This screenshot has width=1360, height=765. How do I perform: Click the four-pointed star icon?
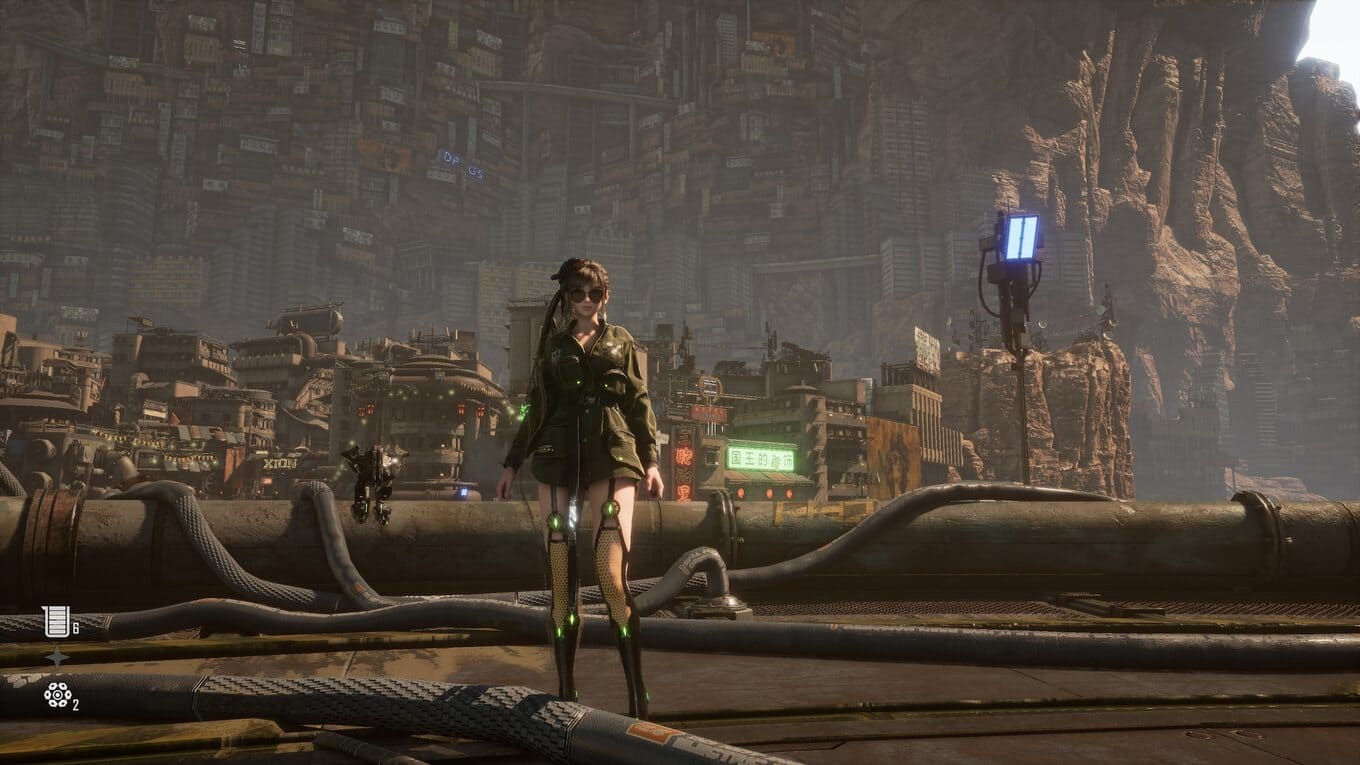57,657
